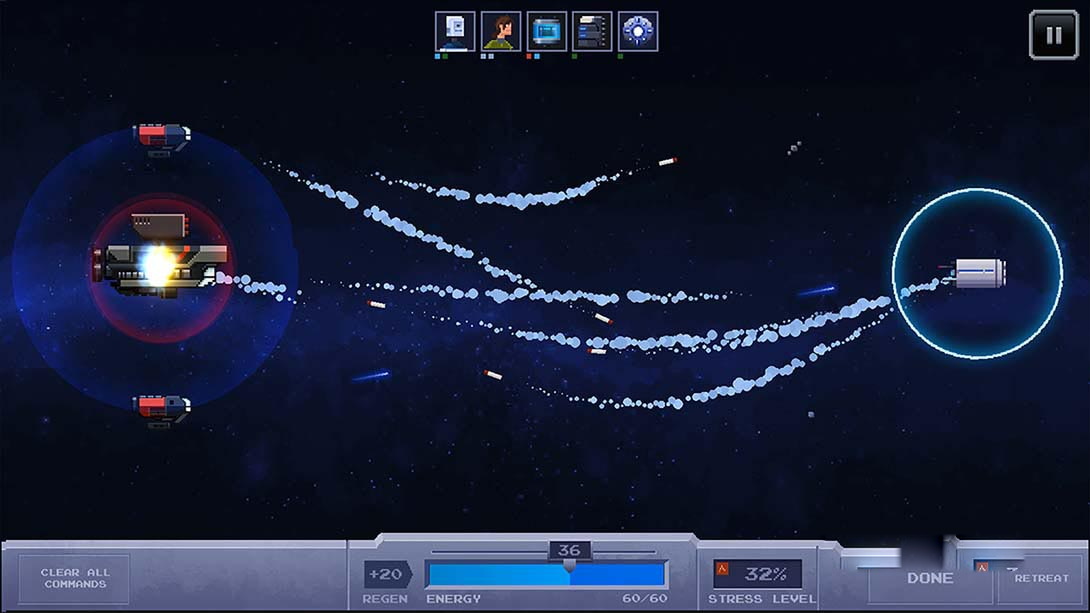Screen dimensions: 1090x613
Task: Click the energy slider handle showing 36
Action: point(569,551)
